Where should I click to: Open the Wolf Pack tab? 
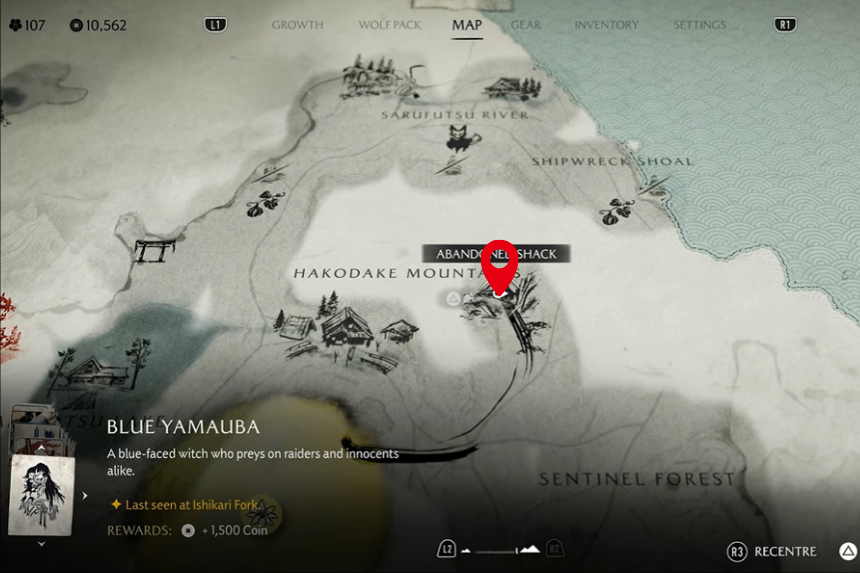[389, 25]
